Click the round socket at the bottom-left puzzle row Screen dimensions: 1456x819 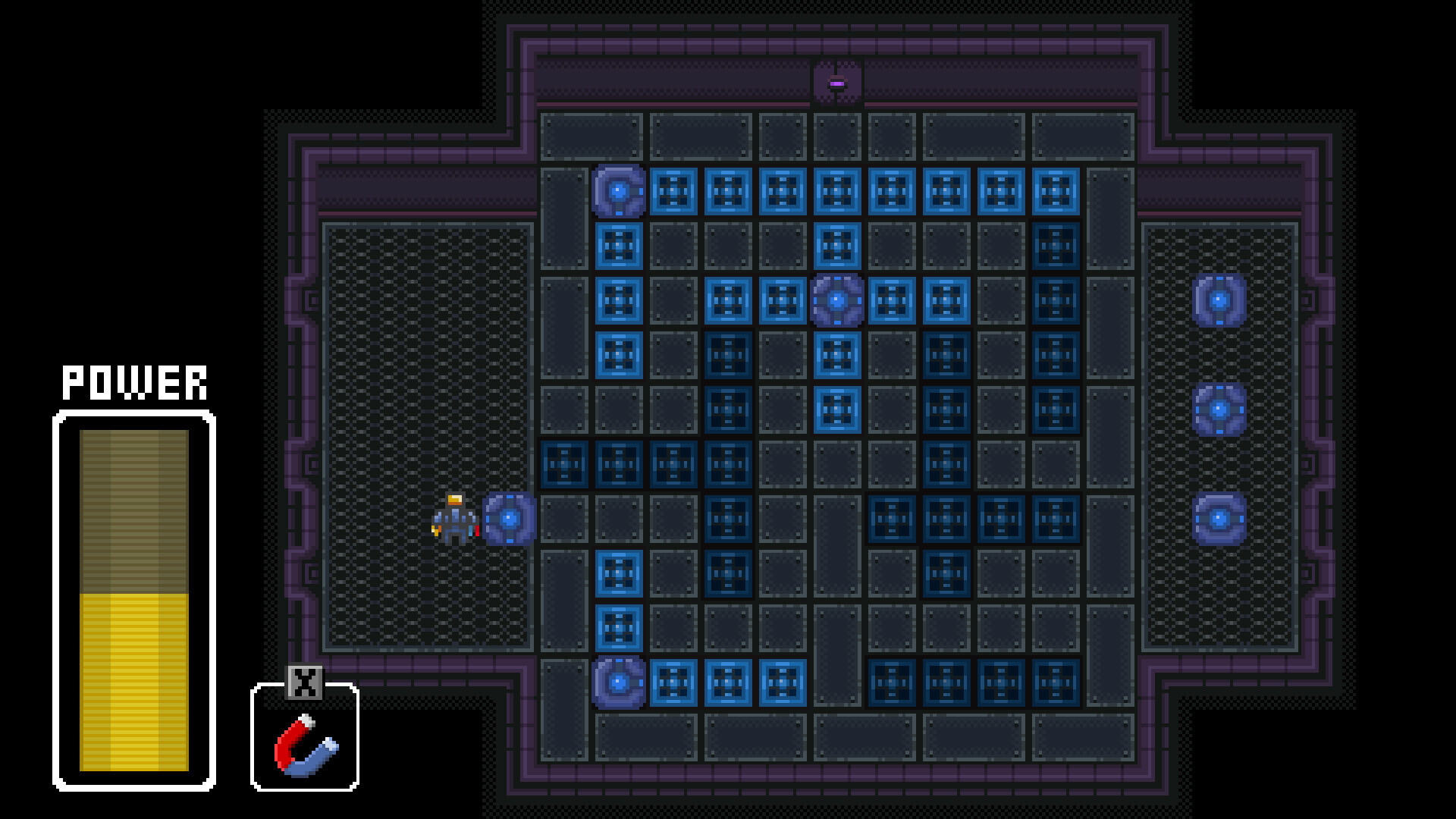[619, 684]
